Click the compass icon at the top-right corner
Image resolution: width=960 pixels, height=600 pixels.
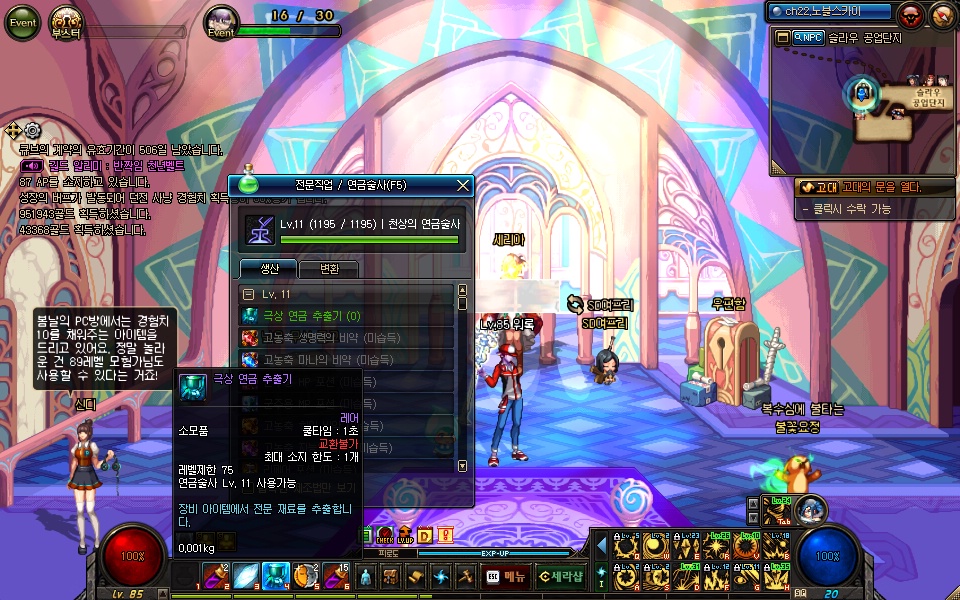click(x=942, y=15)
